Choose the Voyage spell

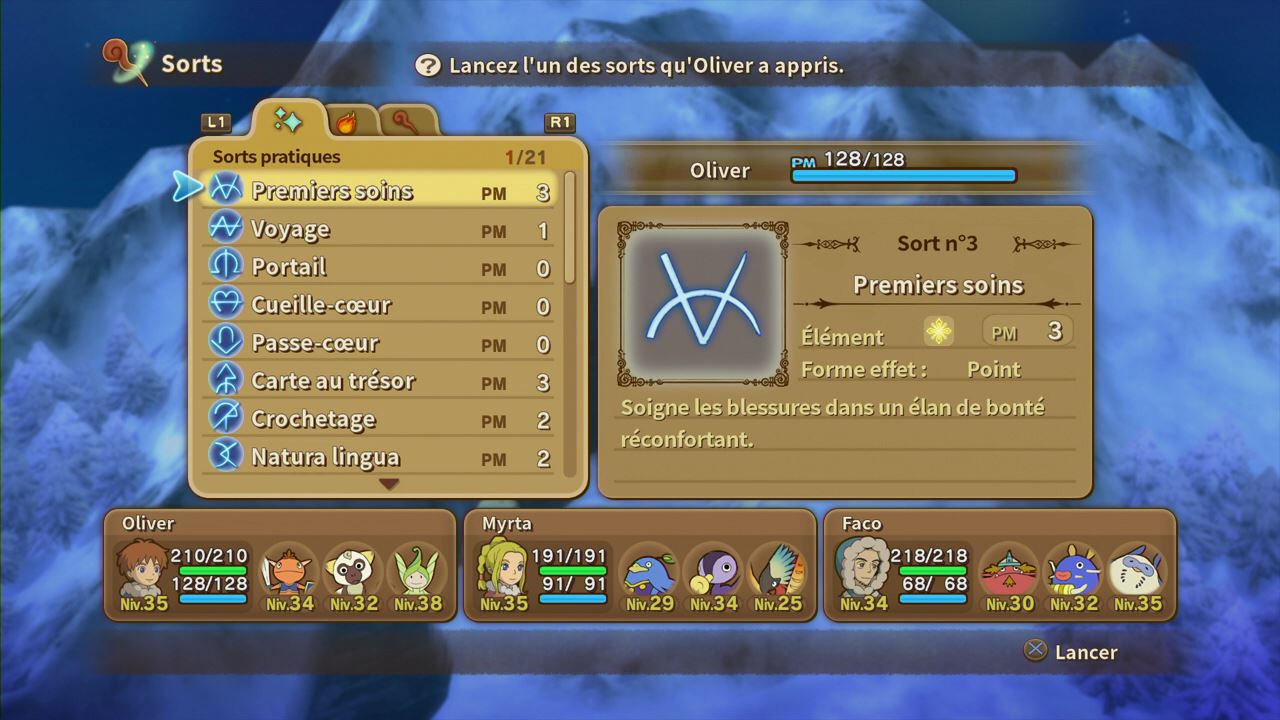click(x=378, y=229)
